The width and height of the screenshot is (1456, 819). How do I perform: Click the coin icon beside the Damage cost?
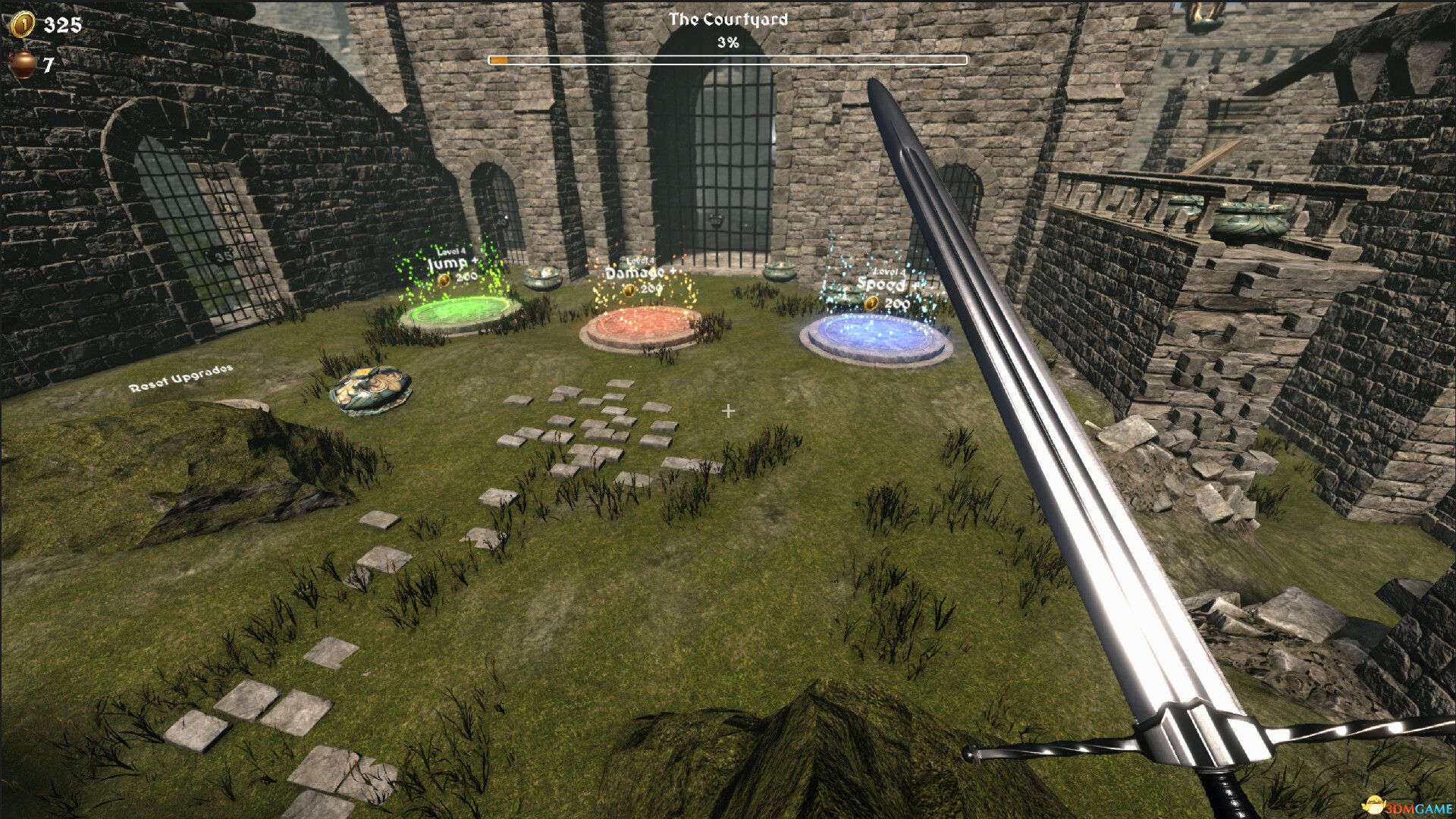630,291
